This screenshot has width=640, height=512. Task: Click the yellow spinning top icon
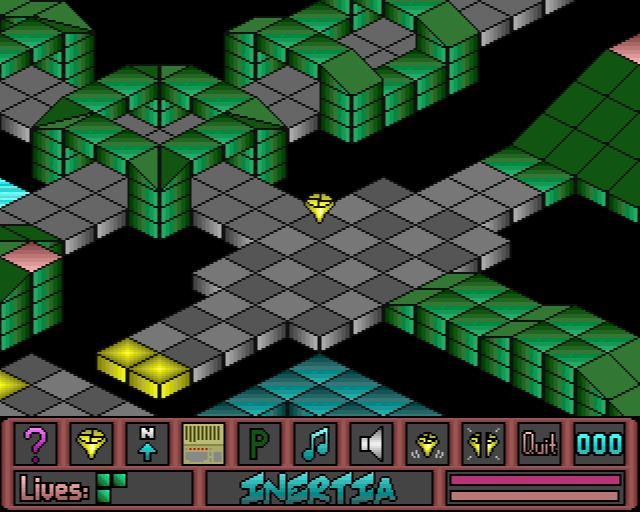(92, 443)
